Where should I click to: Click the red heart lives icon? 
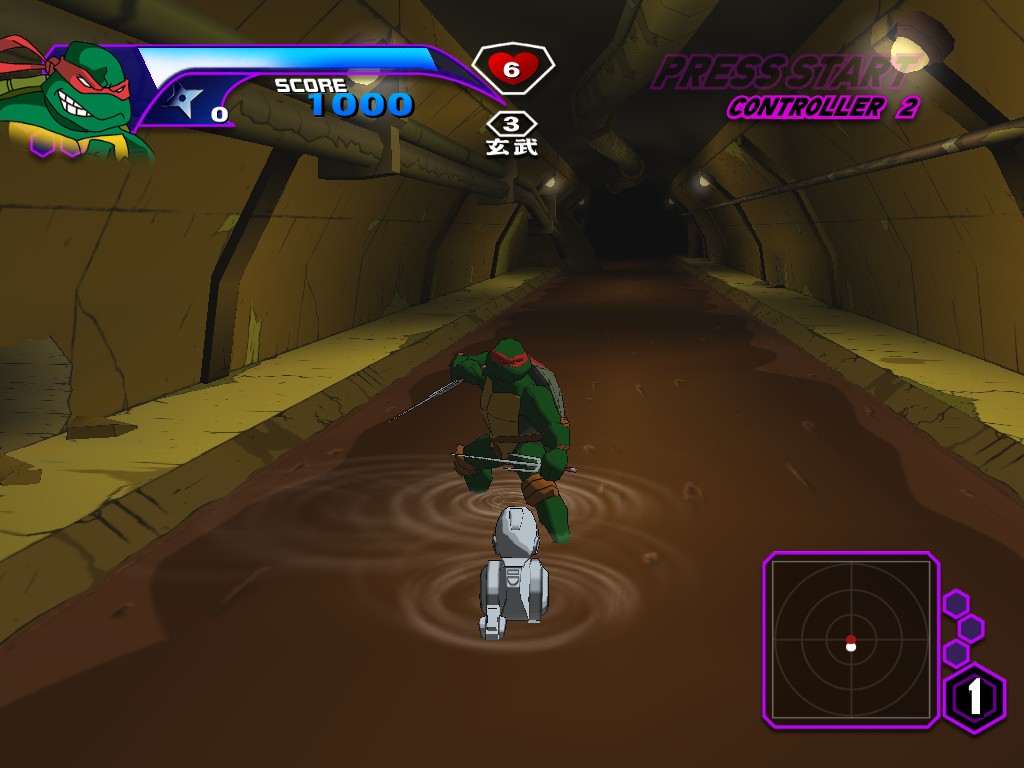coord(511,69)
